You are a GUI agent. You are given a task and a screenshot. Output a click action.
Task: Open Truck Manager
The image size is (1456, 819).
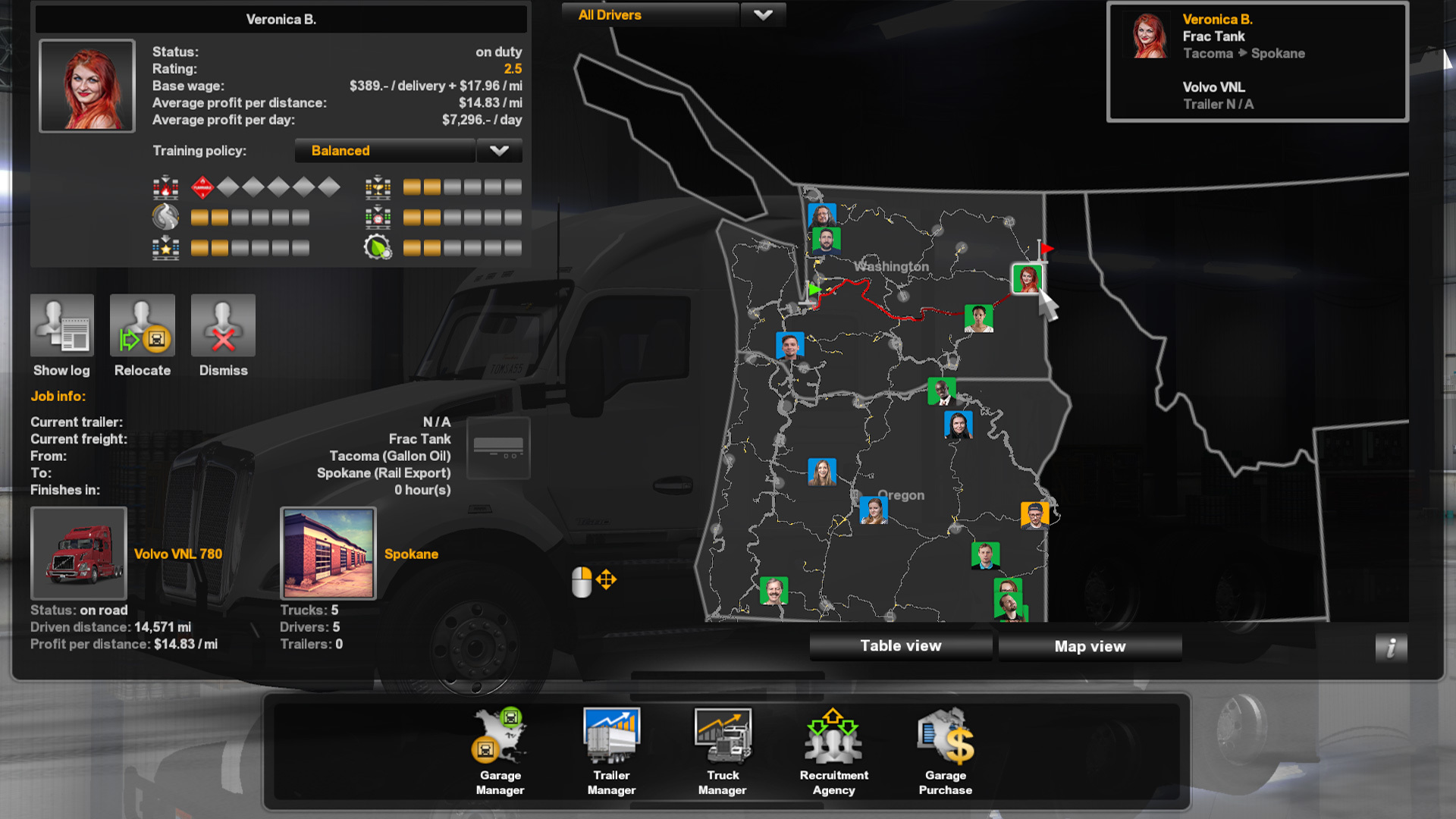click(x=723, y=751)
